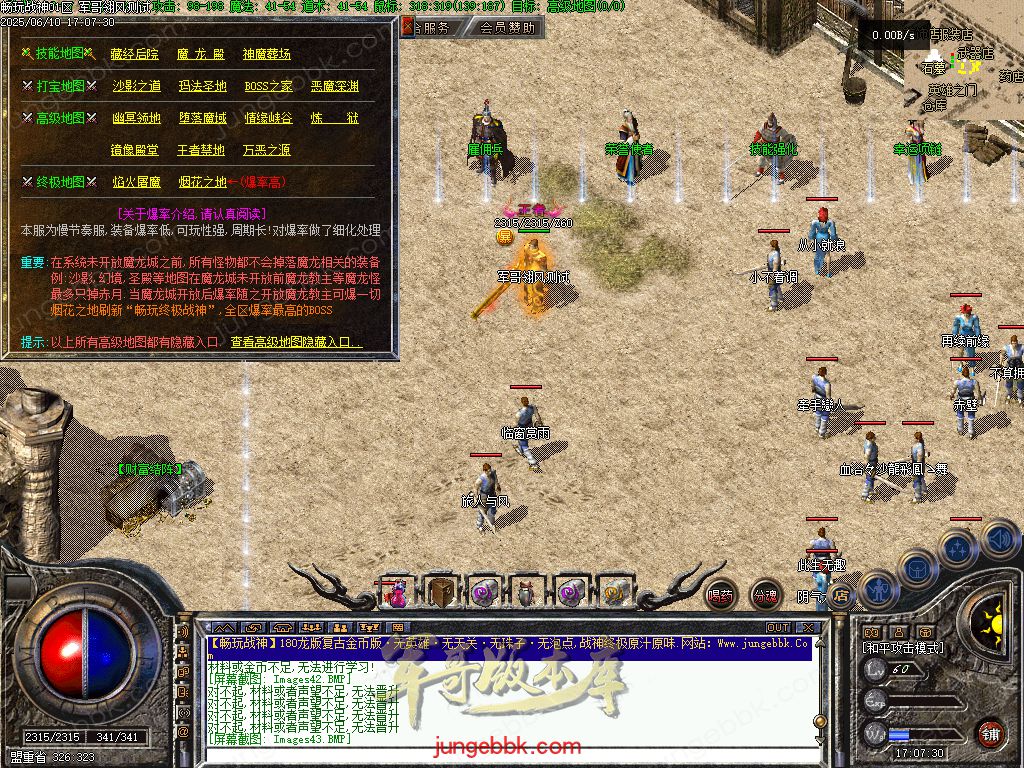Use the red potion in quick slot
1024x768 pixels.
397,593
